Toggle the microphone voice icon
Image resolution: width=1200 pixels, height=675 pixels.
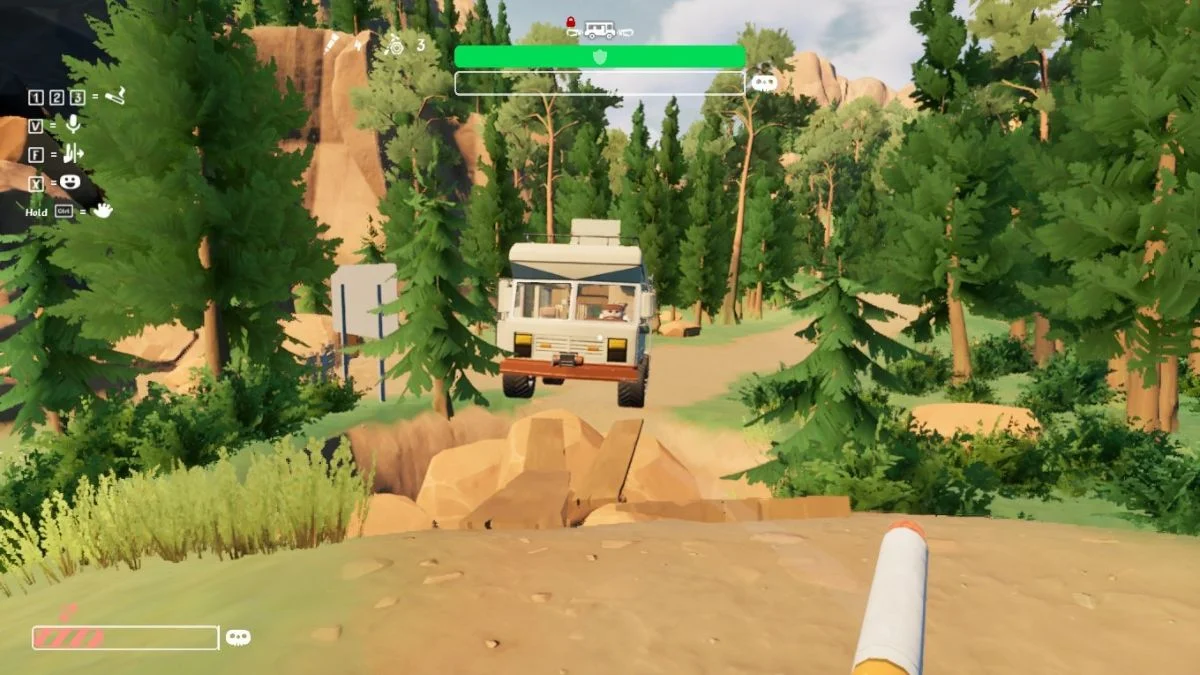click(x=72, y=125)
